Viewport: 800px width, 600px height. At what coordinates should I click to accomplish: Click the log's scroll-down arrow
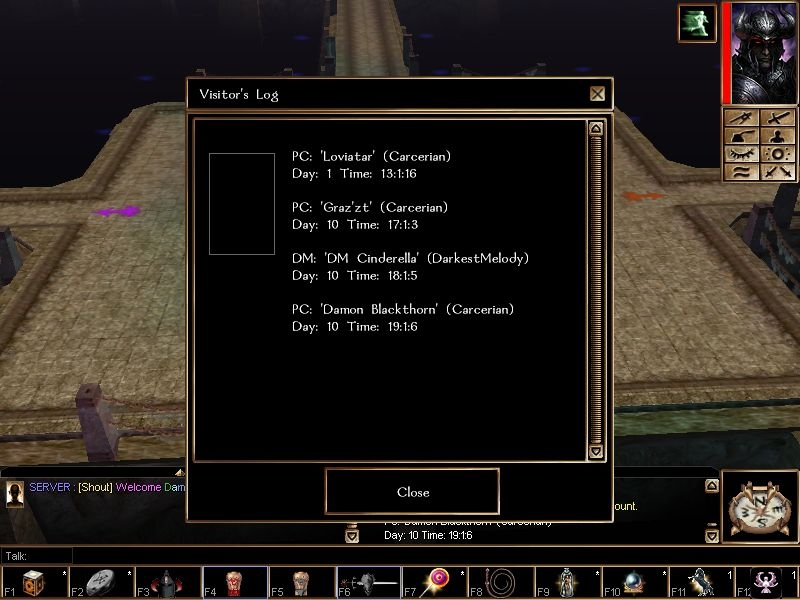596,452
